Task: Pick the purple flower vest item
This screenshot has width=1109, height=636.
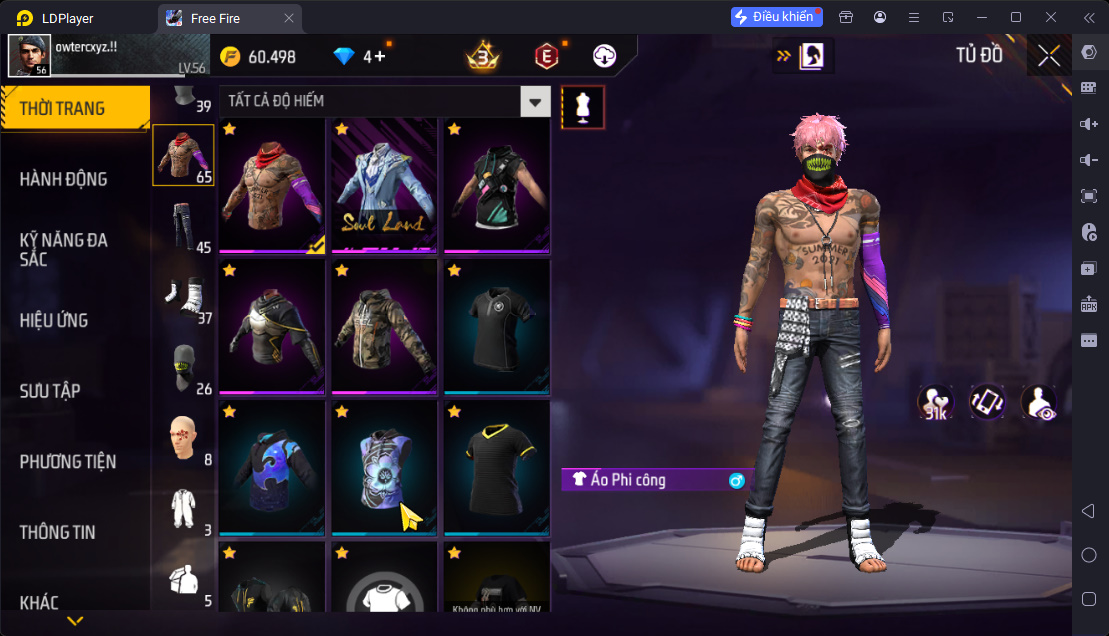Action: click(x=385, y=468)
